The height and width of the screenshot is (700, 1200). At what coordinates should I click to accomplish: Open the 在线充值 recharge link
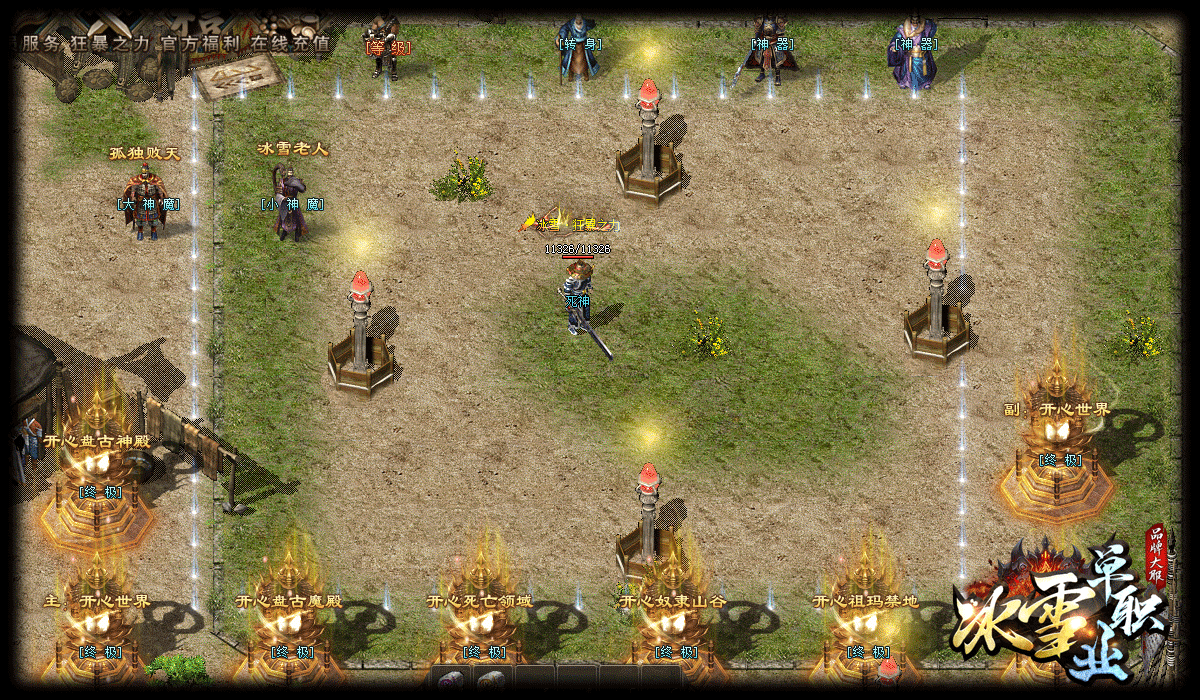(290, 43)
